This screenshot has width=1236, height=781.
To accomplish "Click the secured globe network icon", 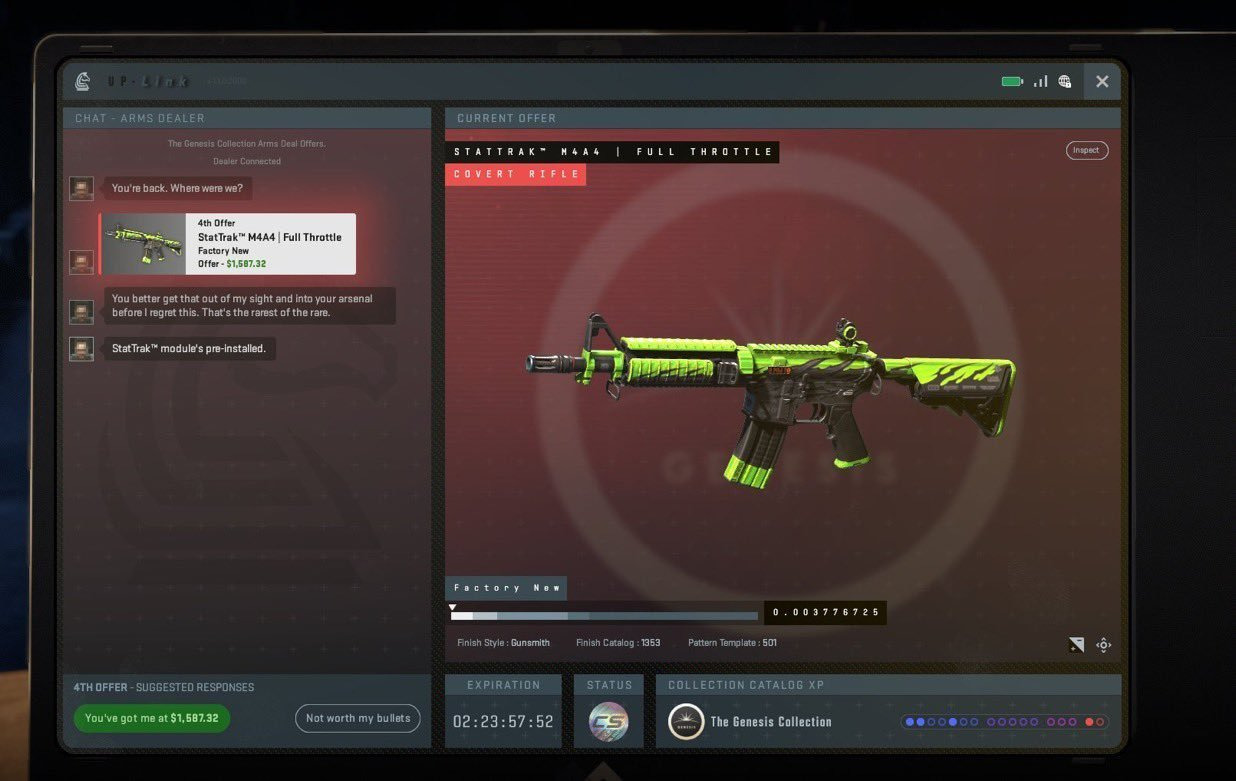I will point(1065,82).
